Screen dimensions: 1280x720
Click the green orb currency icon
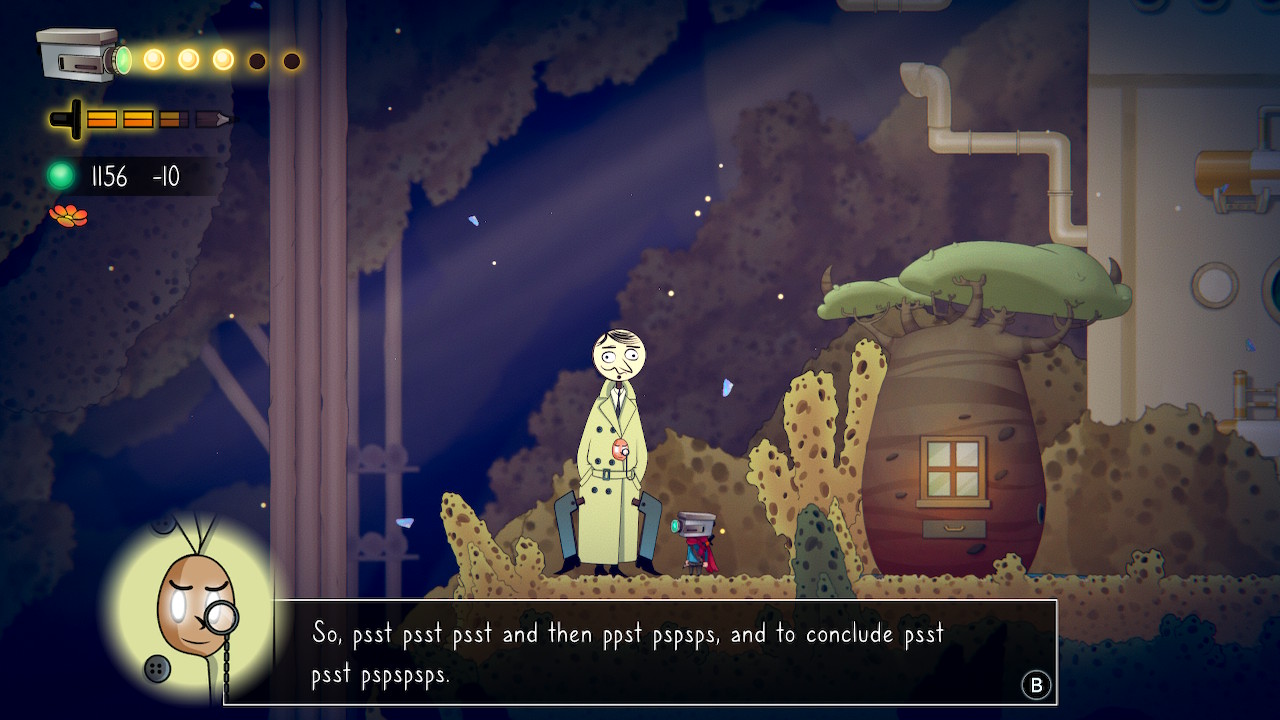[x=62, y=177]
